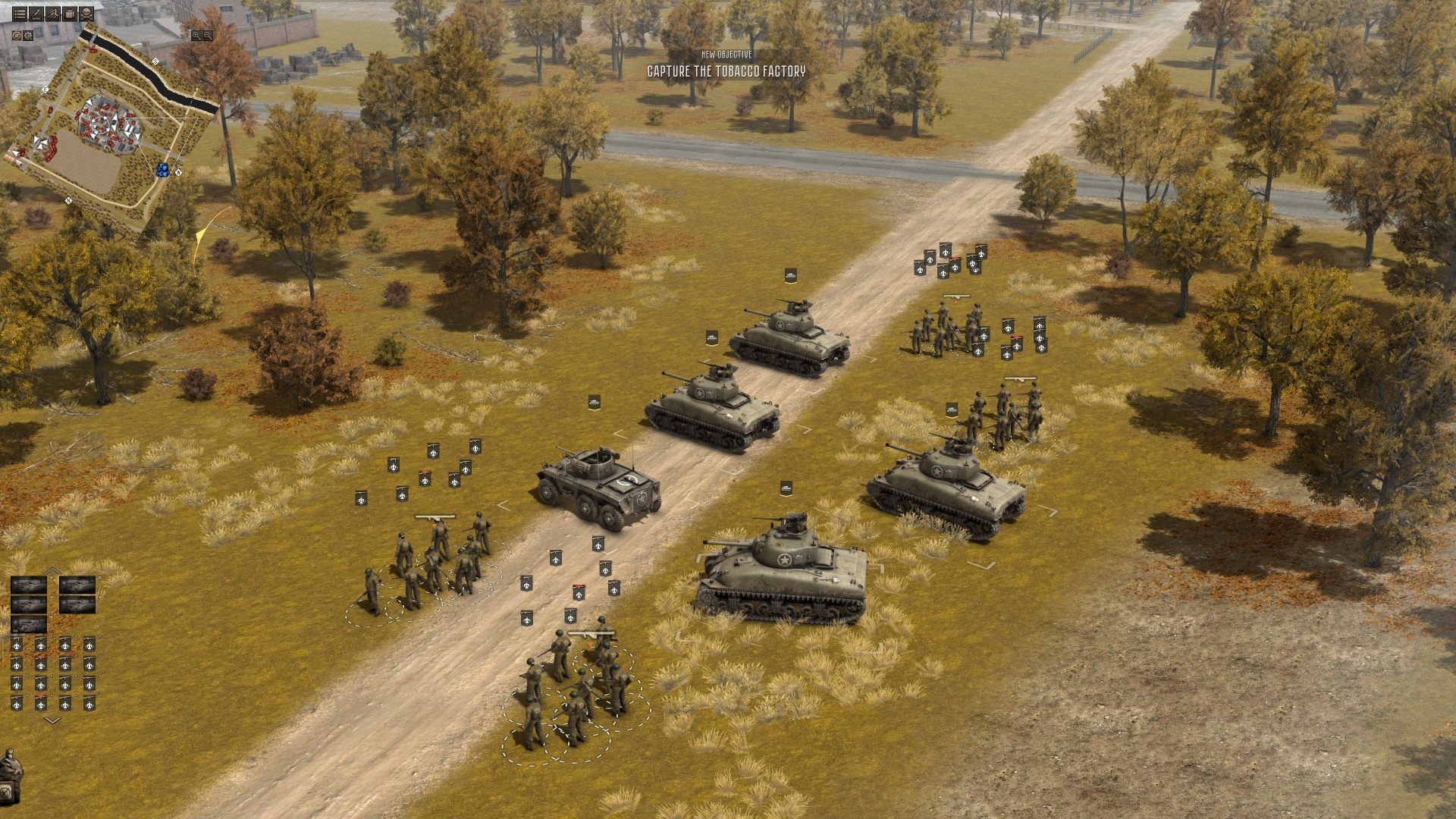The width and height of the screenshot is (1456, 819).
Task: Click the pencil drawing tool icon
Action: coord(36,14)
